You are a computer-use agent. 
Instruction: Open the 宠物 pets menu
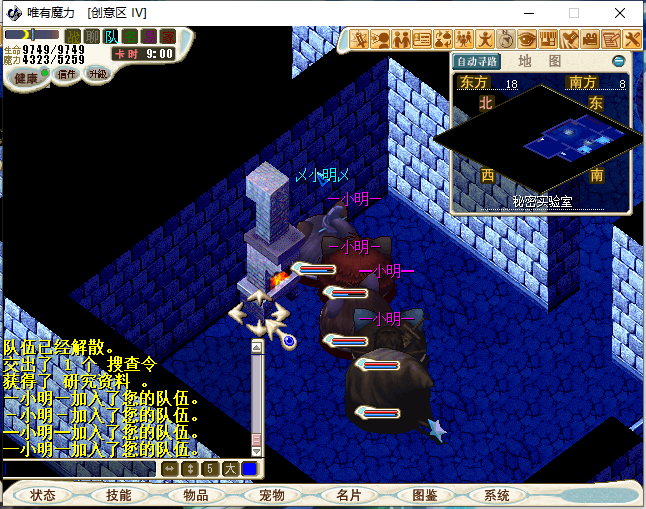(272, 495)
